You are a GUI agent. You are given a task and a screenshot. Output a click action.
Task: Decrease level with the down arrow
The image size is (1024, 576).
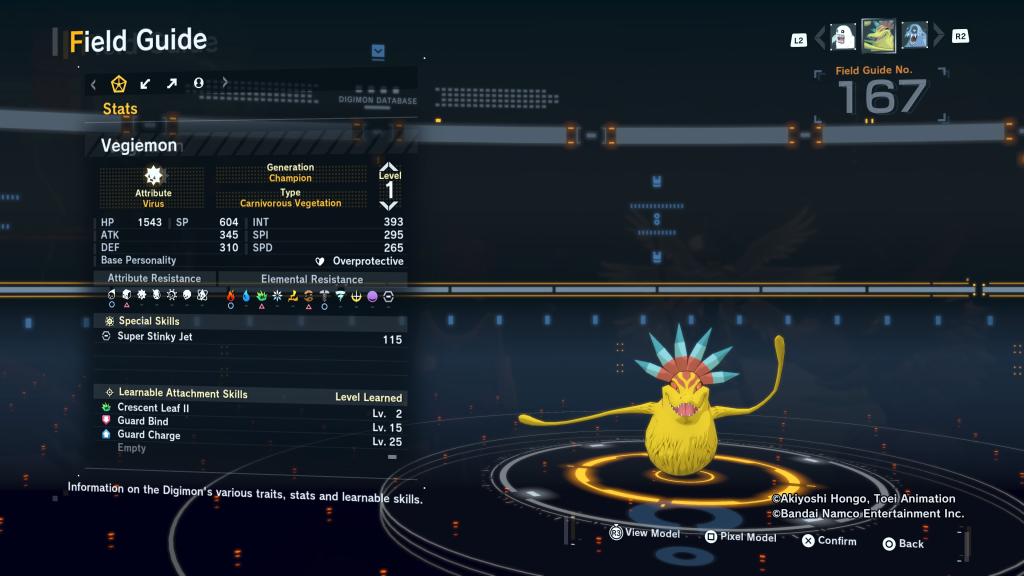(x=389, y=205)
